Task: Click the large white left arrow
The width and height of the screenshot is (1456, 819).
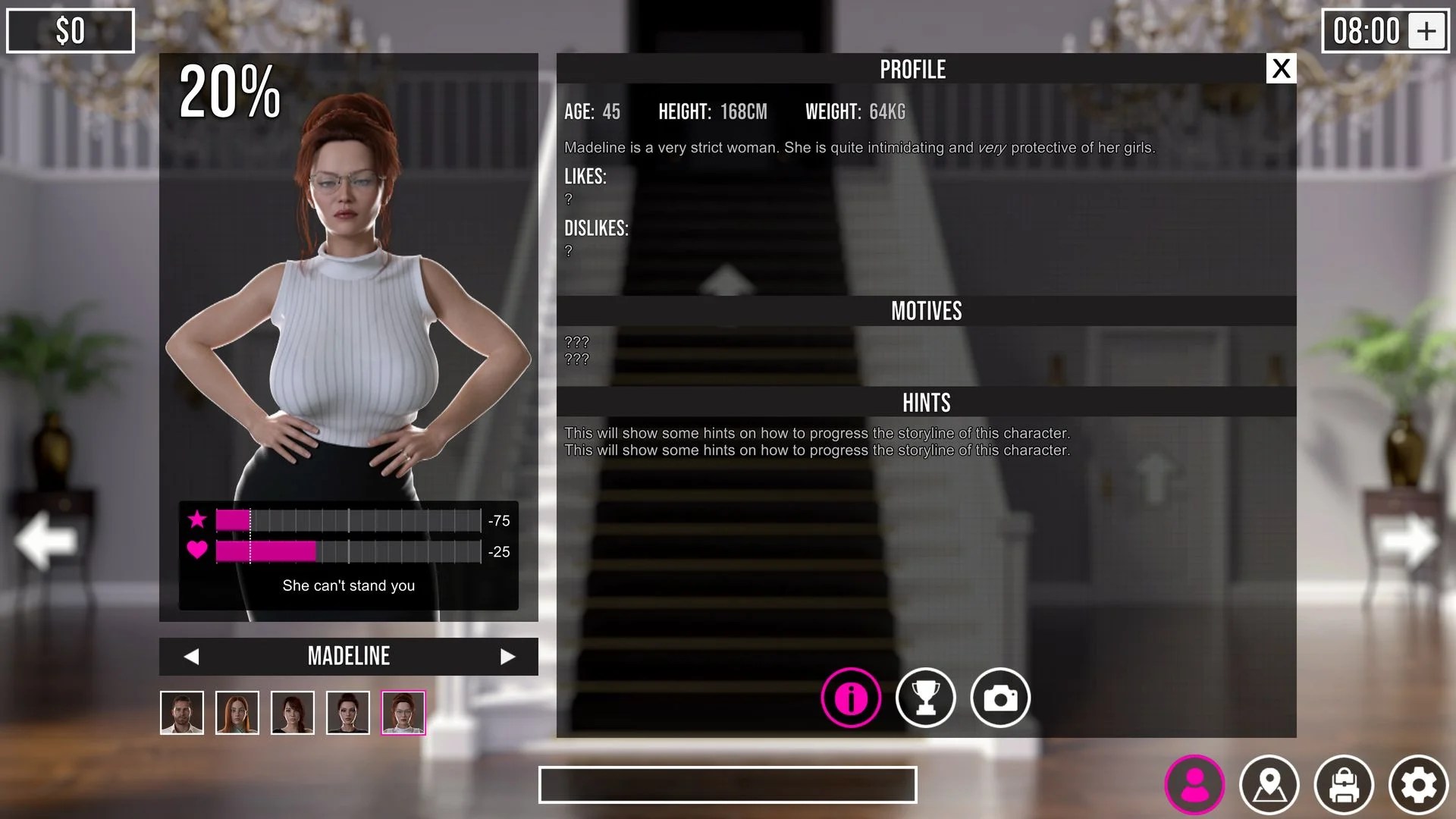Action: (x=45, y=541)
